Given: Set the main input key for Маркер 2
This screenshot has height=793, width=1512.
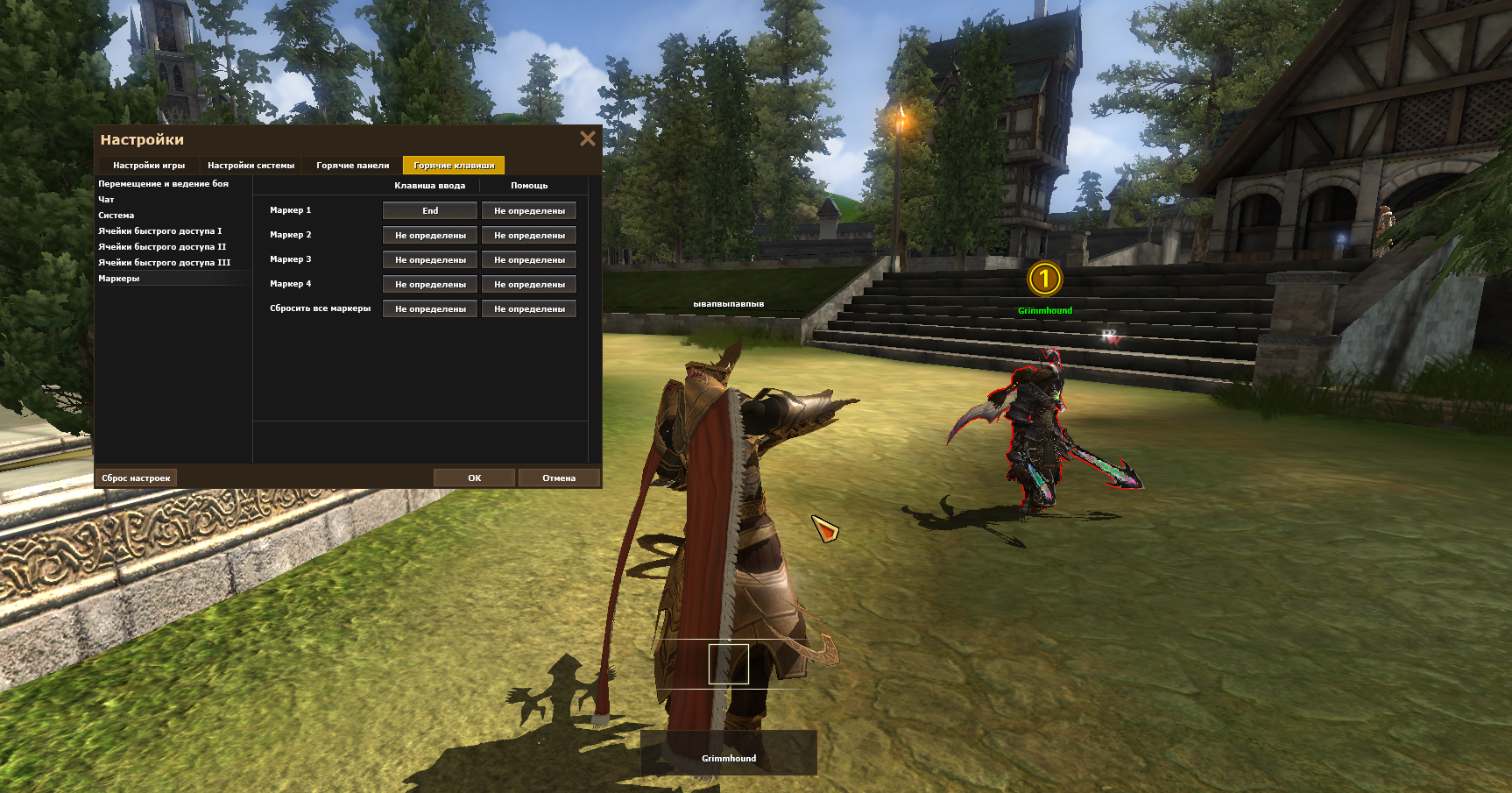Looking at the screenshot, I should [x=430, y=236].
